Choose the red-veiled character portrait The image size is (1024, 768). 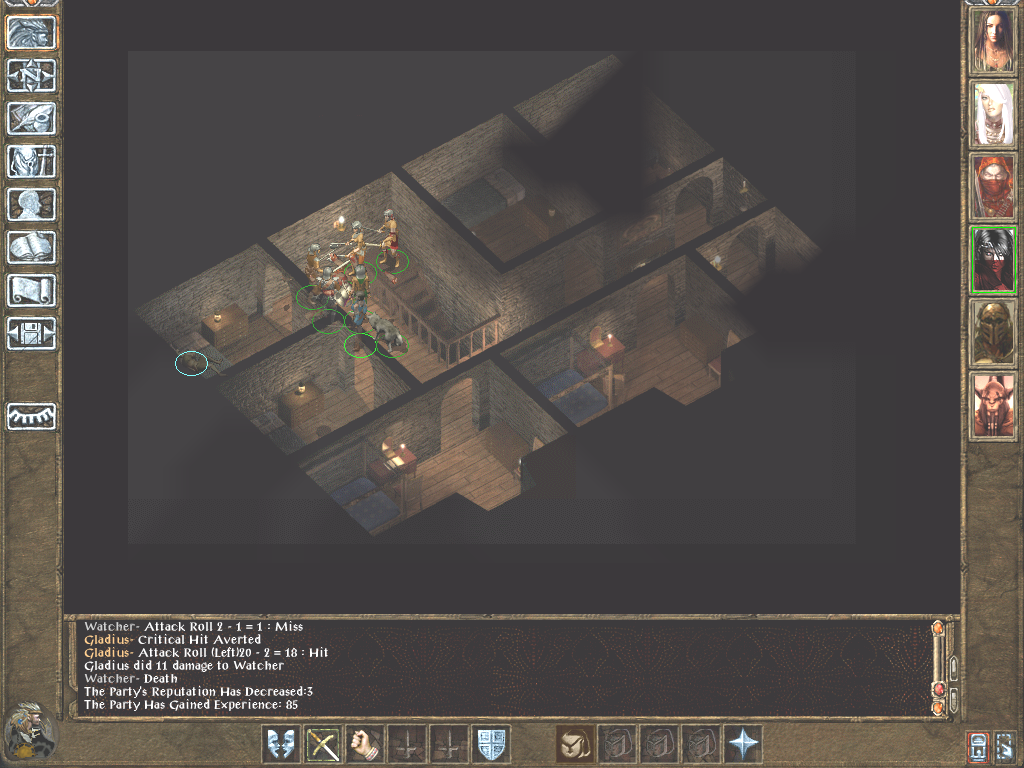994,188
